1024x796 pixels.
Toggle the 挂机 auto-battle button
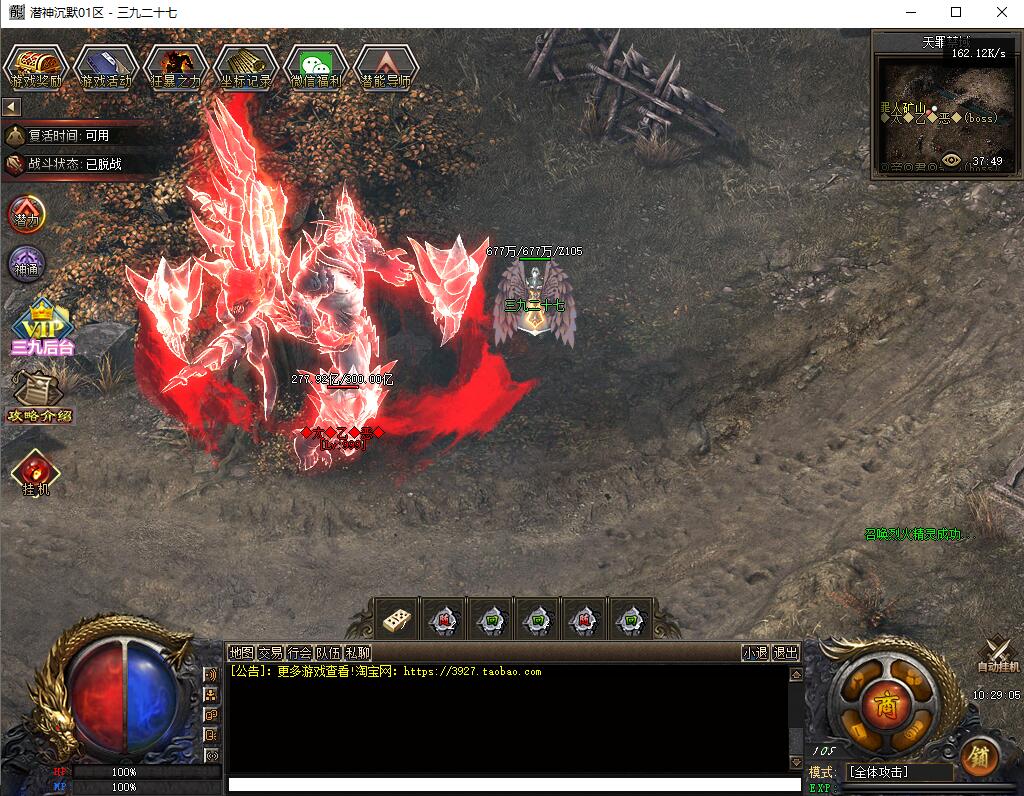click(35, 473)
